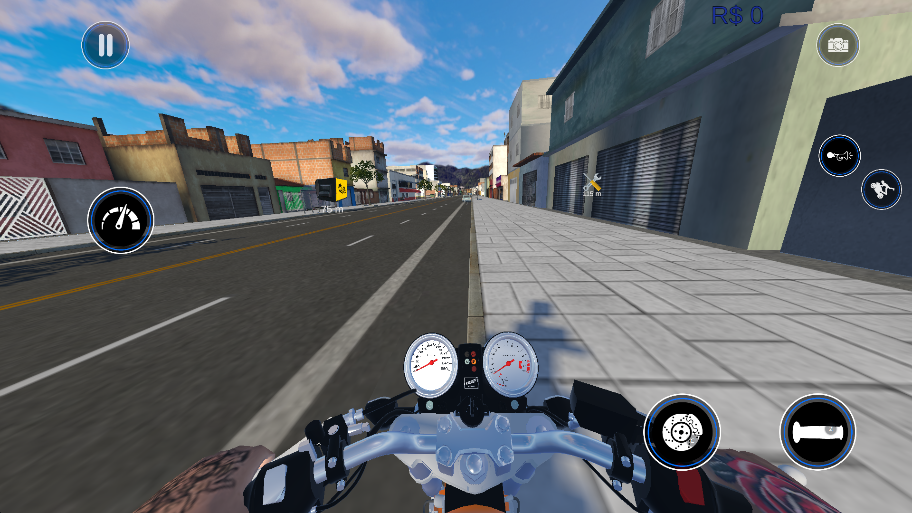Activate the wheelie stunt button
The image size is (912, 513).
[x=880, y=189]
